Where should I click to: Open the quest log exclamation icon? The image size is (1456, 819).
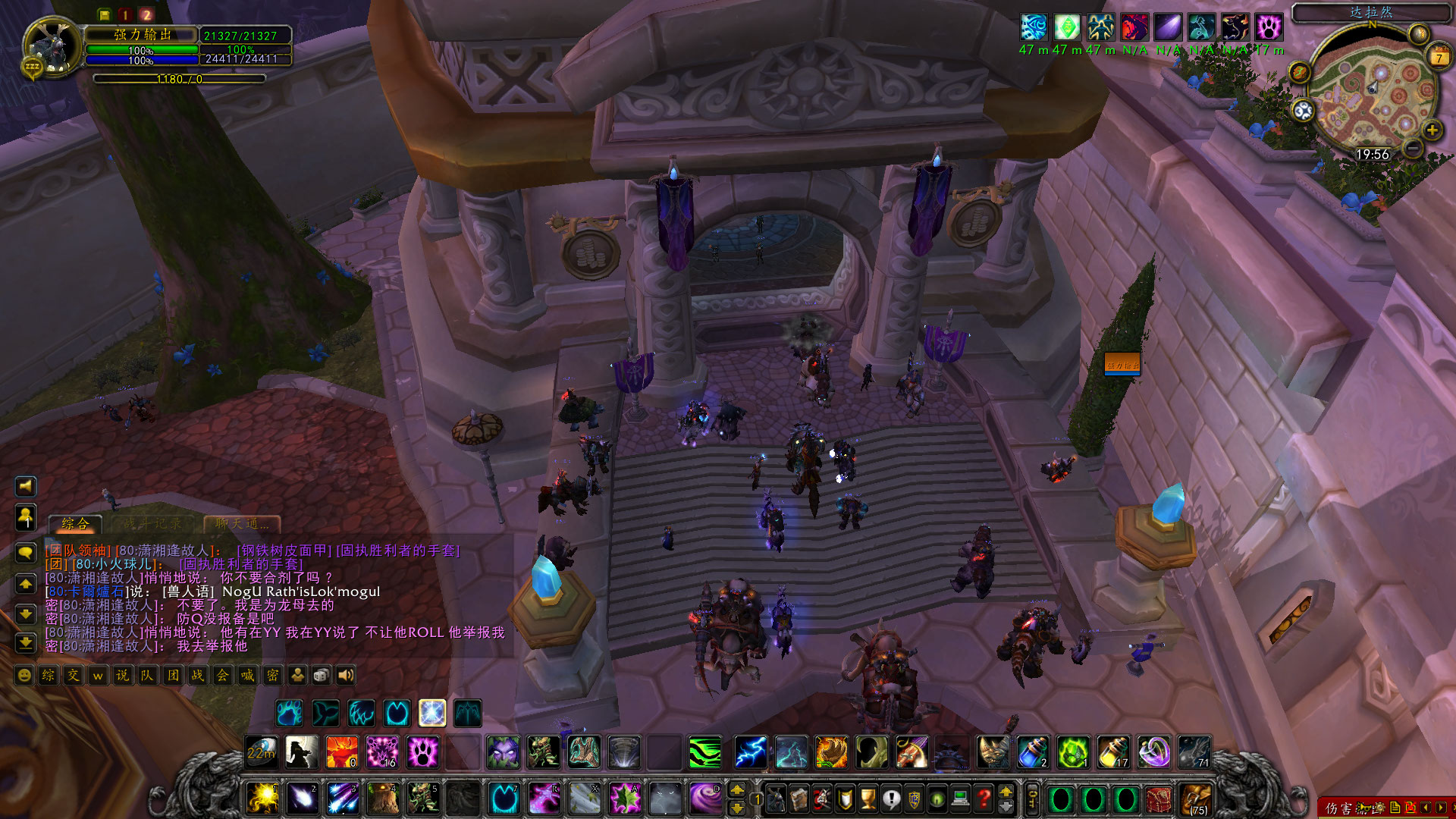pyautogui.click(x=890, y=798)
